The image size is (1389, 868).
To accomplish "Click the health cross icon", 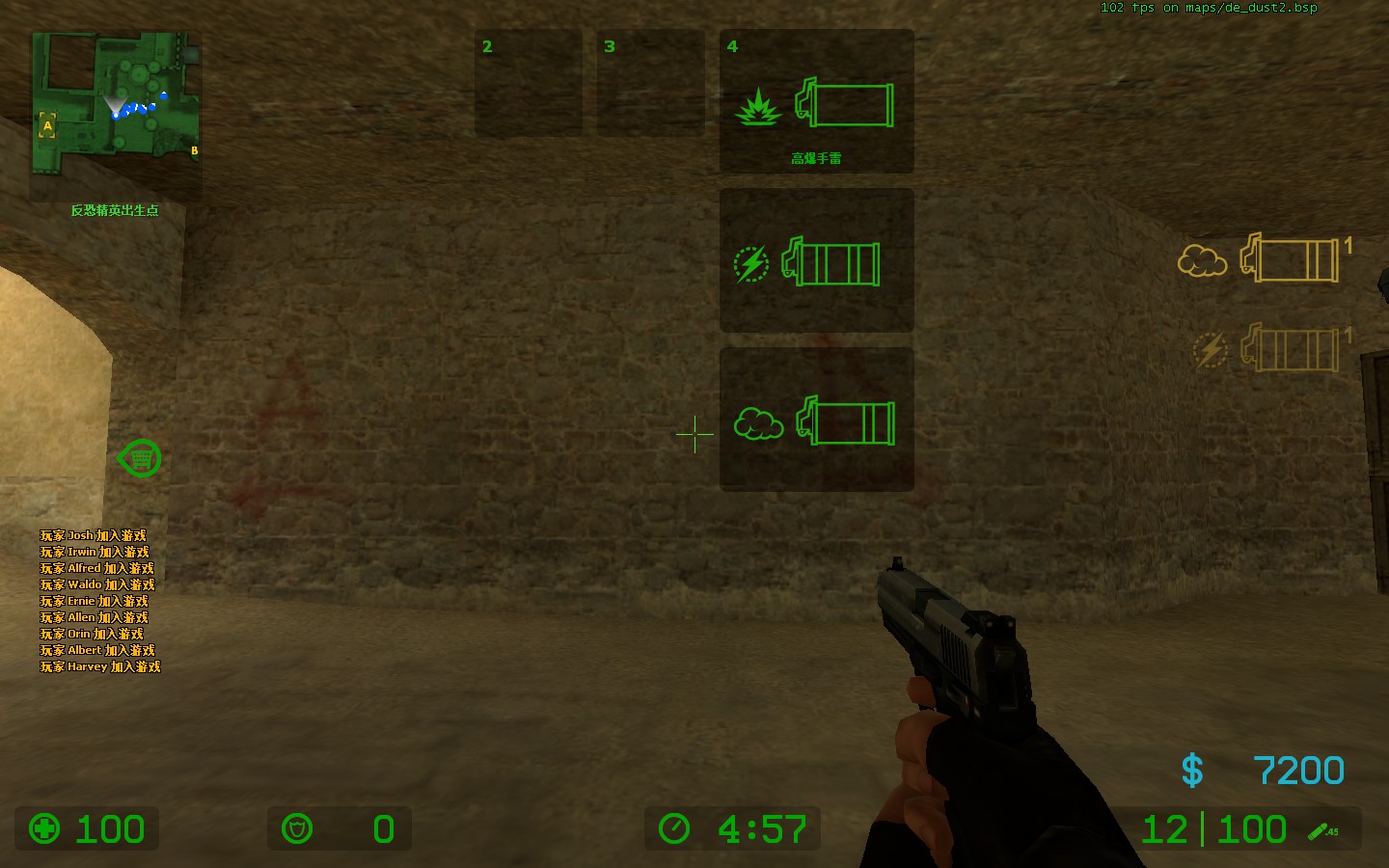I will click(44, 828).
